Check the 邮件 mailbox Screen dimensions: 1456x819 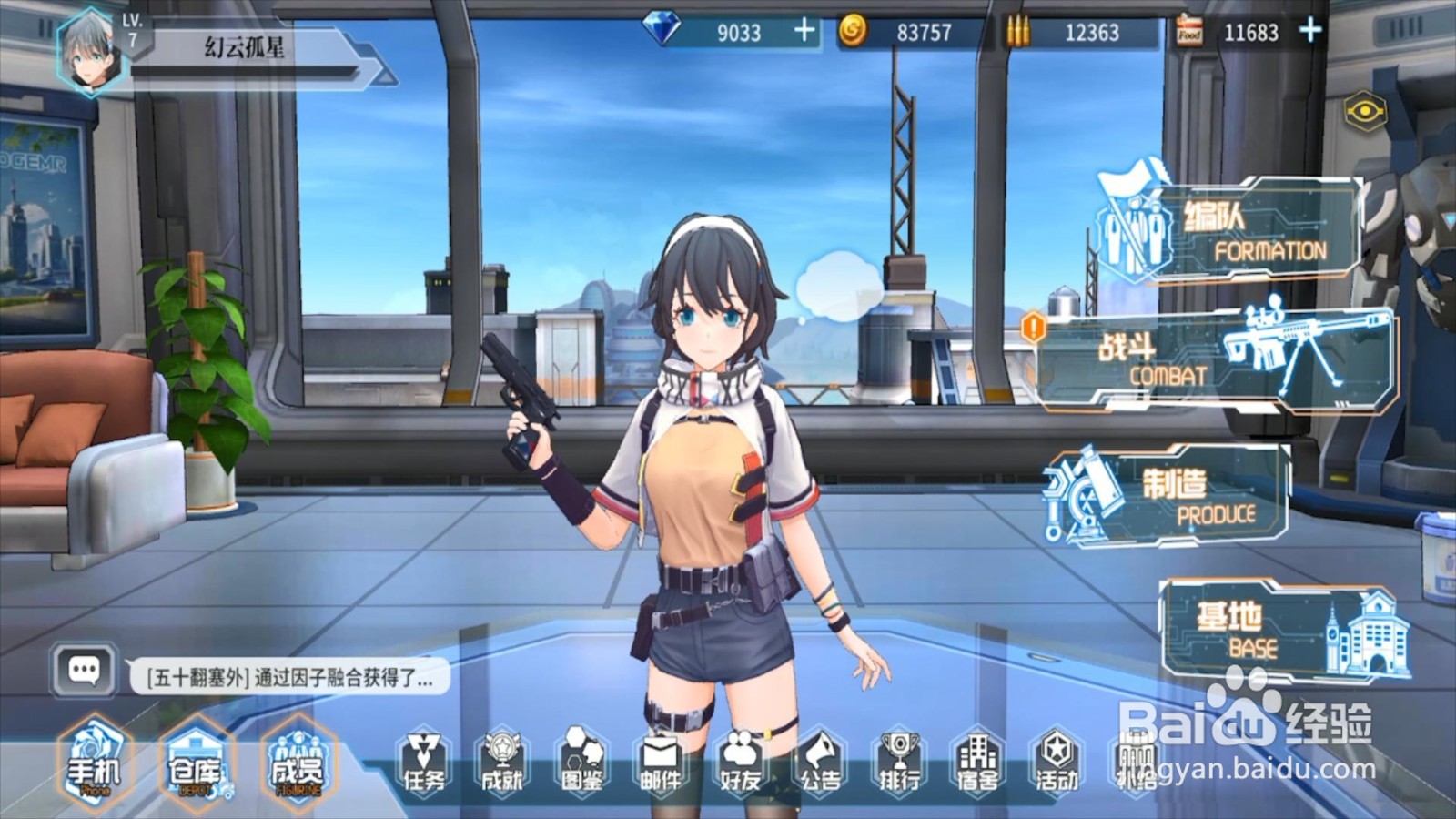[660, 763]
